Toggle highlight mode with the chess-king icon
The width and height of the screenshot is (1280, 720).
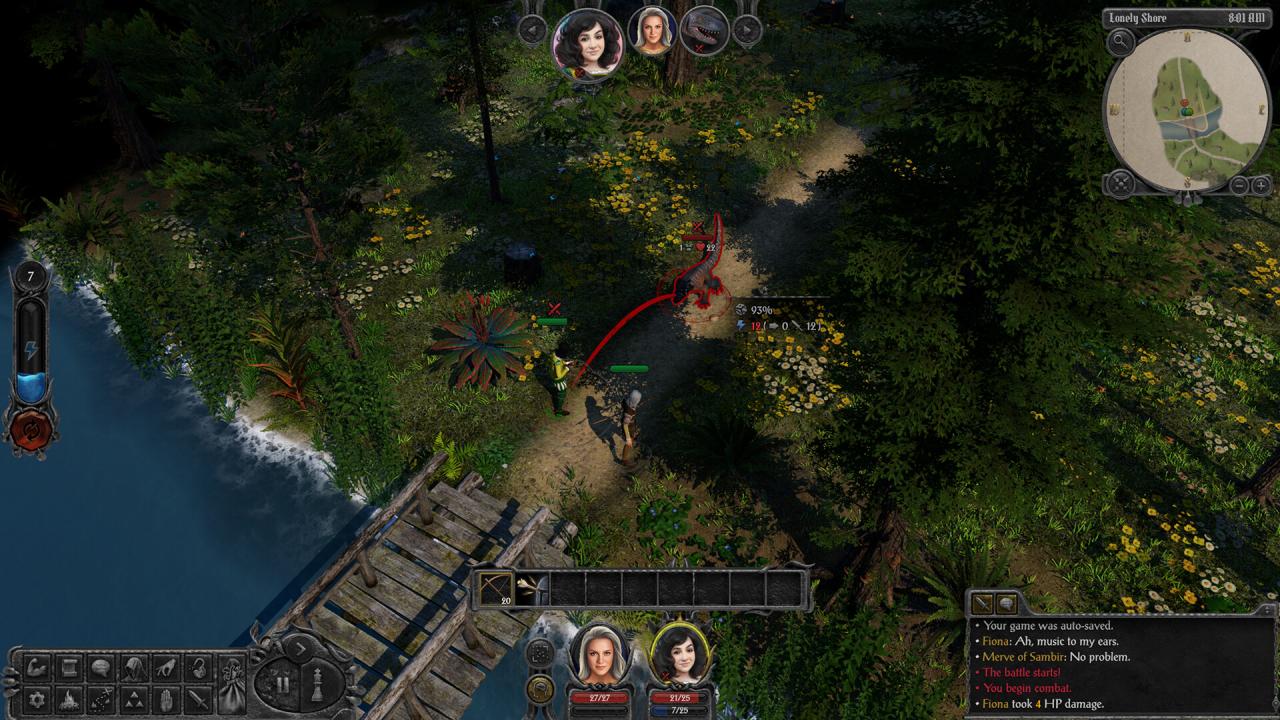tap(318, 684)
